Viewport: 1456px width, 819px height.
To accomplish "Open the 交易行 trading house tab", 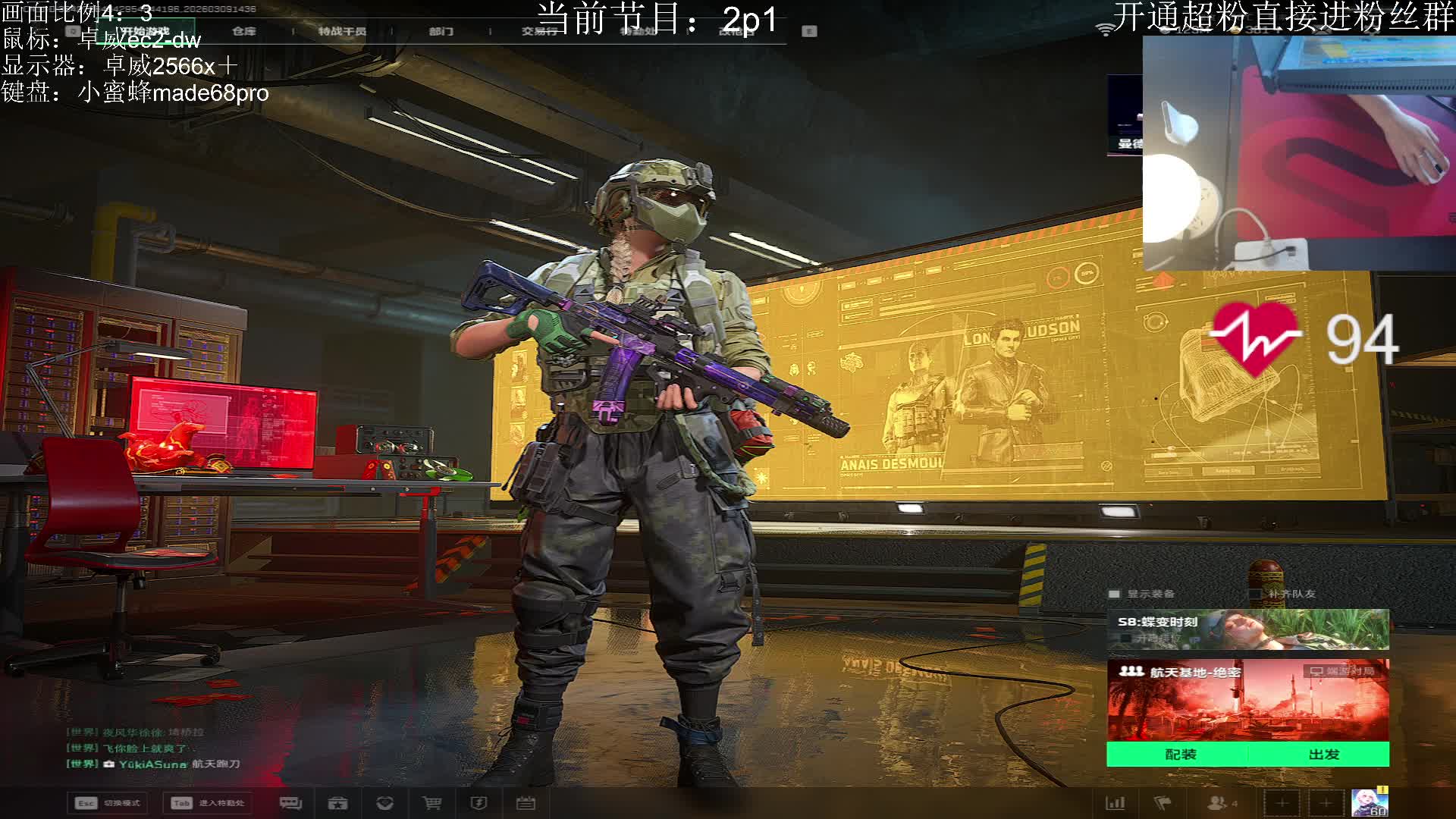I will pyautogui.click(x=538, y=31).
